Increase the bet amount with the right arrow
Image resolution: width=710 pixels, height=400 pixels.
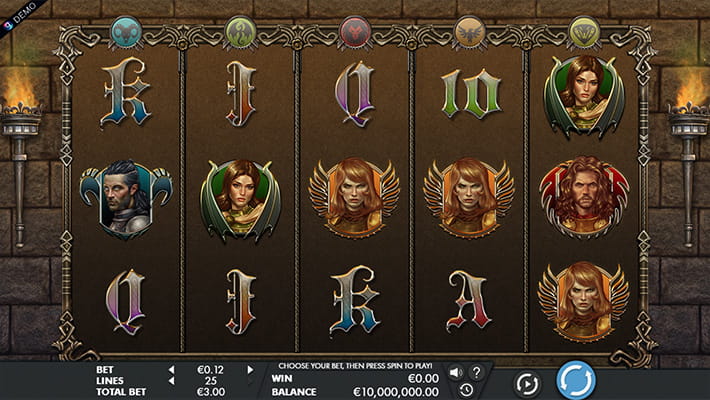point(250,369)
